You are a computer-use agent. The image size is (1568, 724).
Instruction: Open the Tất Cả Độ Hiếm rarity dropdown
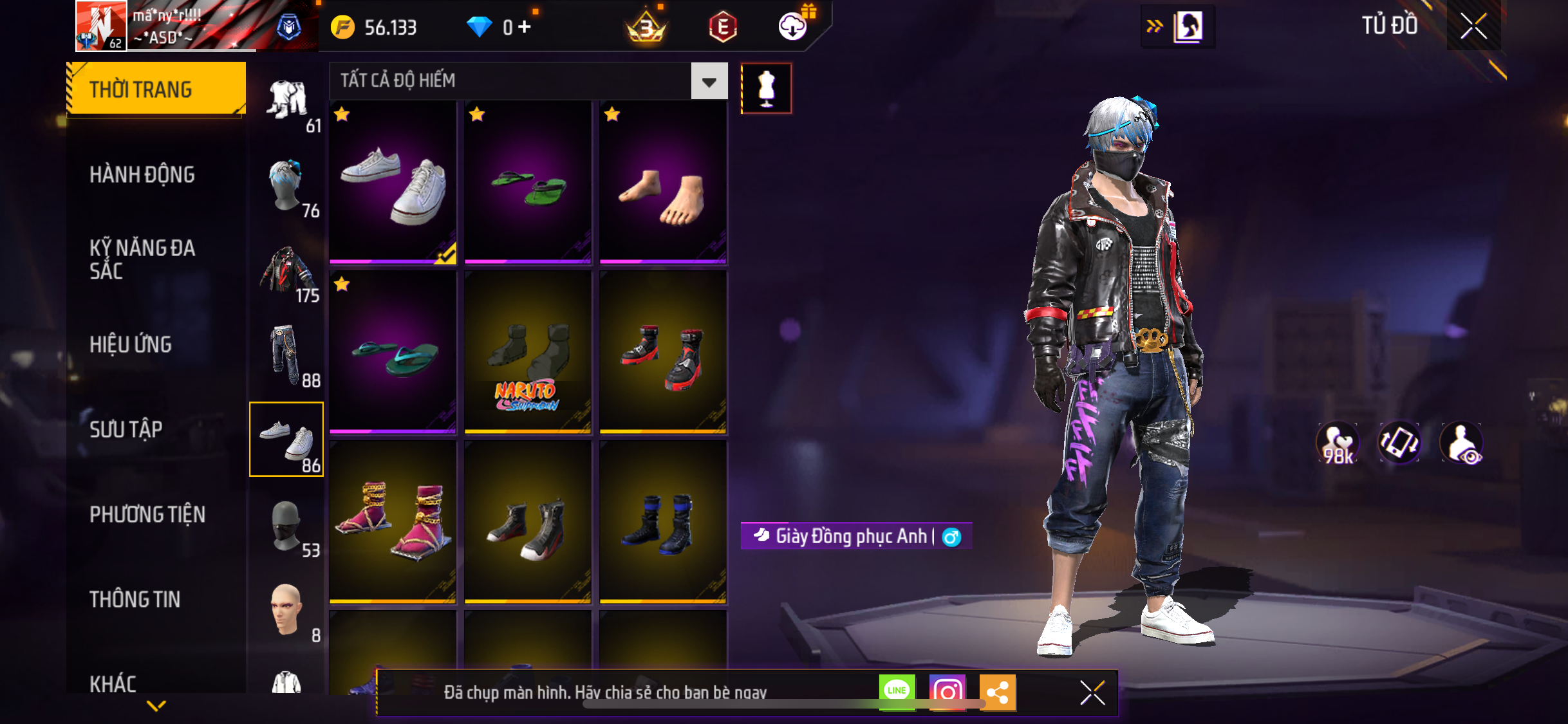tap(709, 81)
